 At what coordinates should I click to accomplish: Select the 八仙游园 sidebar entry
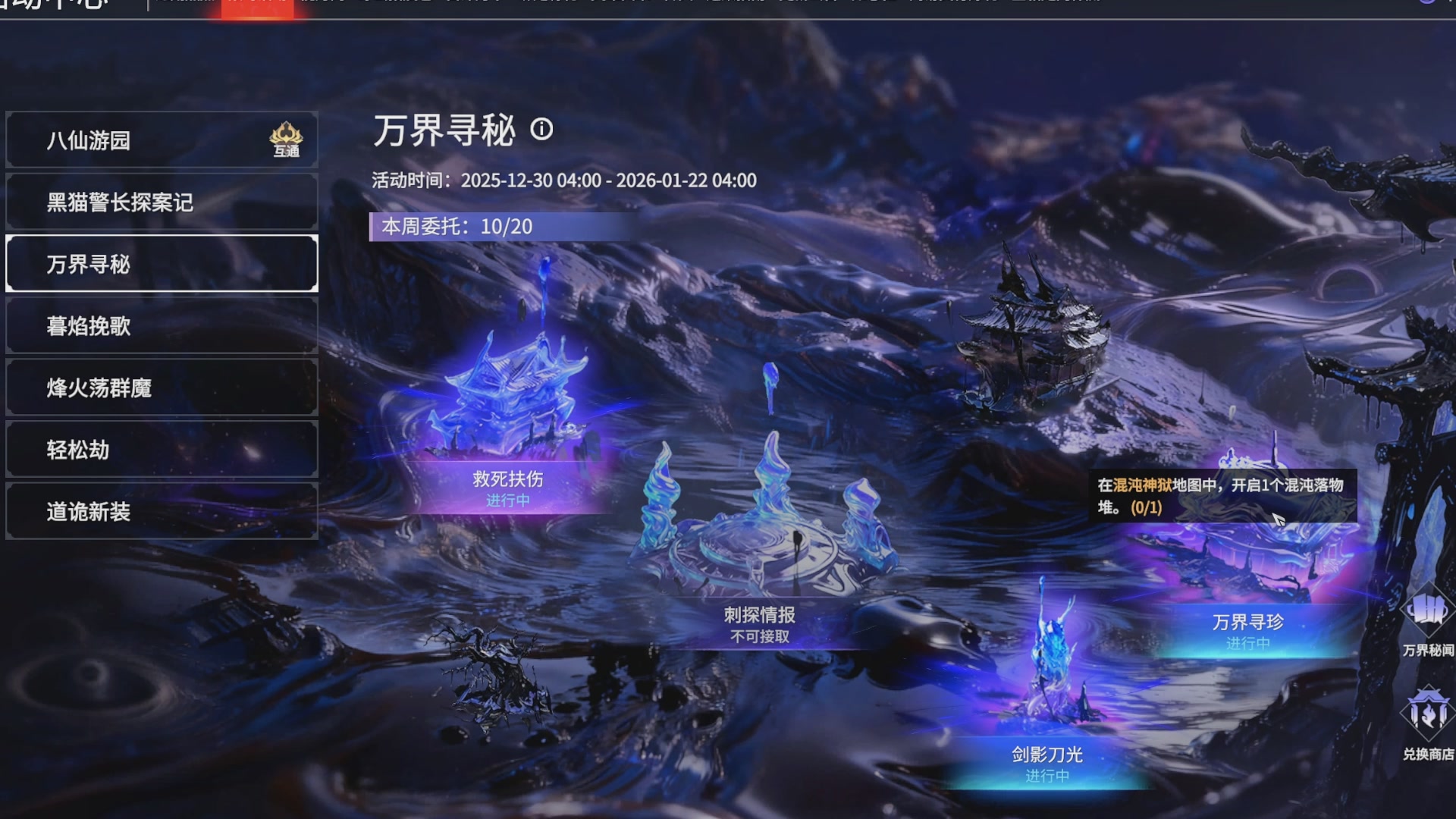[x=162, y=140]
